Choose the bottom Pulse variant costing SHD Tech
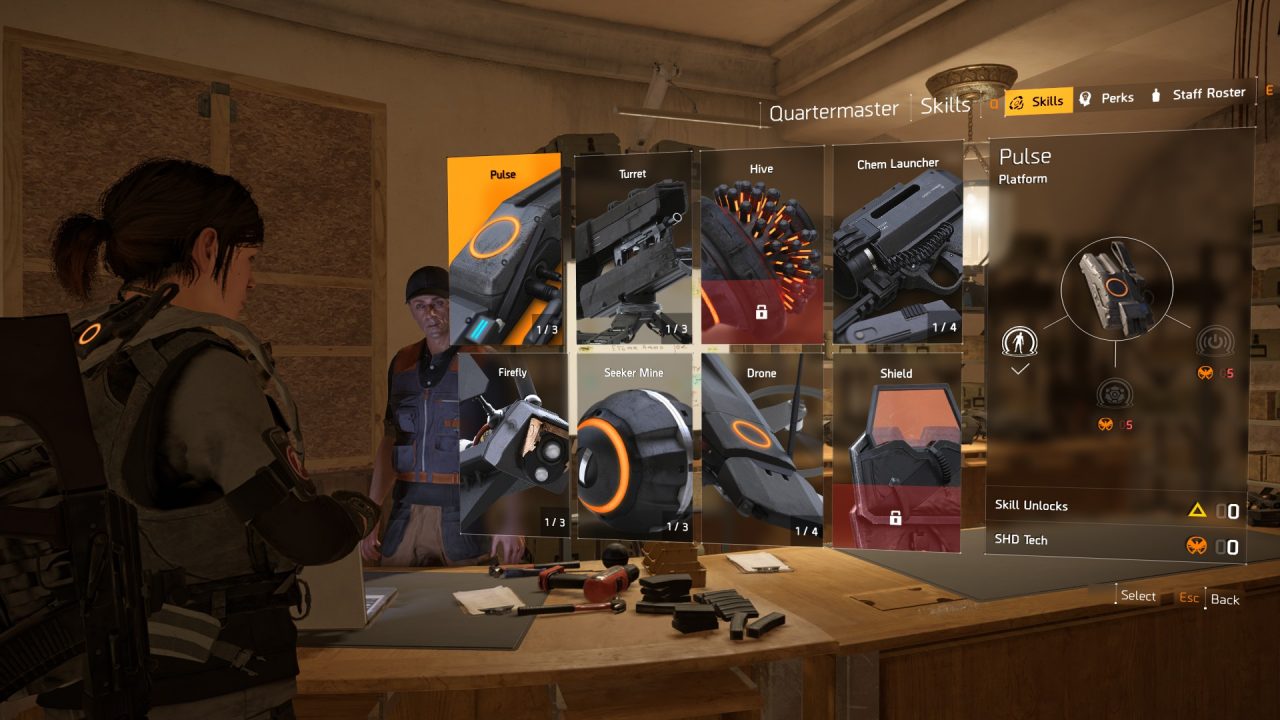 tap(1114, 392)
